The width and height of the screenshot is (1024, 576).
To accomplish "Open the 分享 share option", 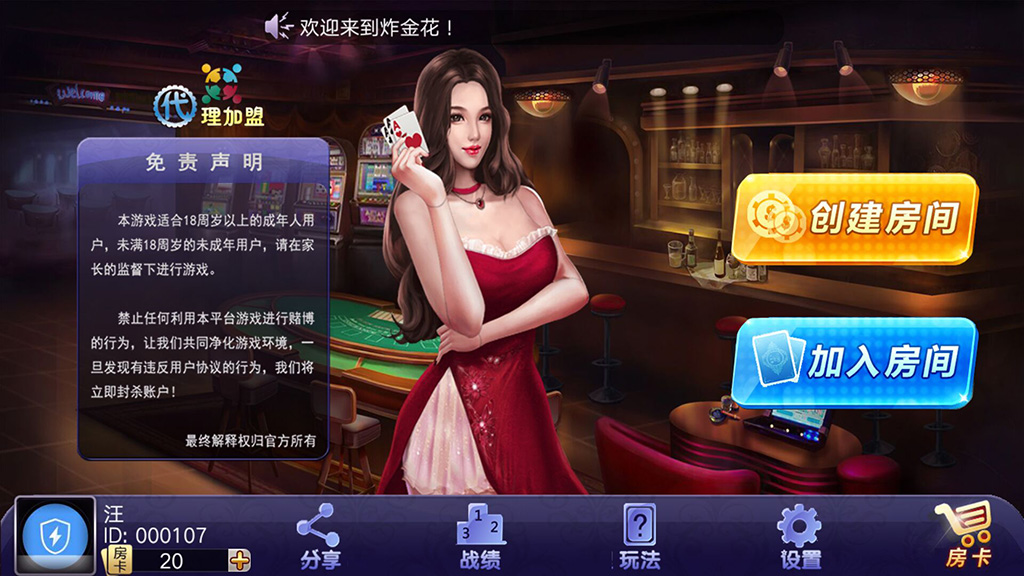I will coord(320,536).
